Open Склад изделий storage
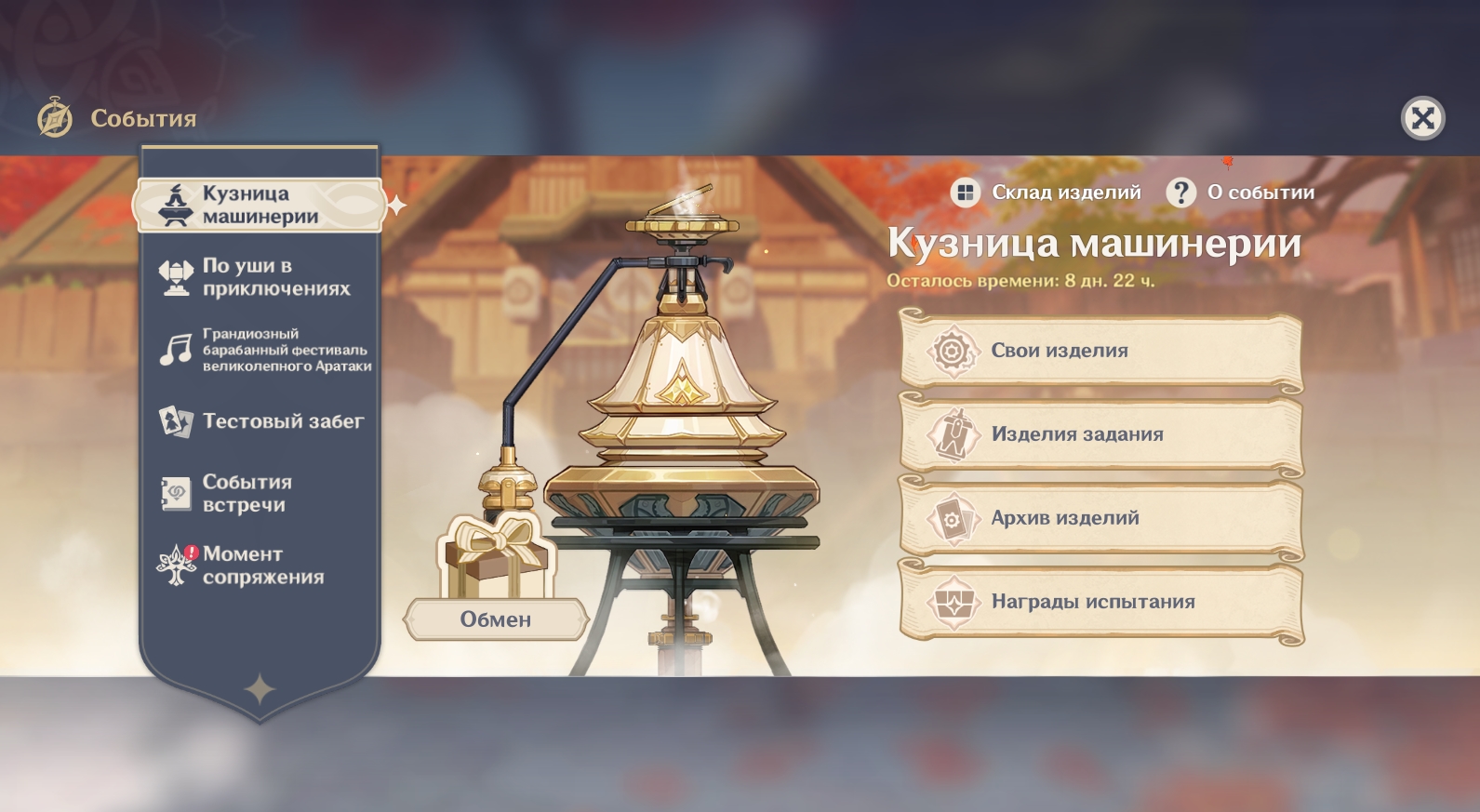1480x812 pixels. [1047, 193]
